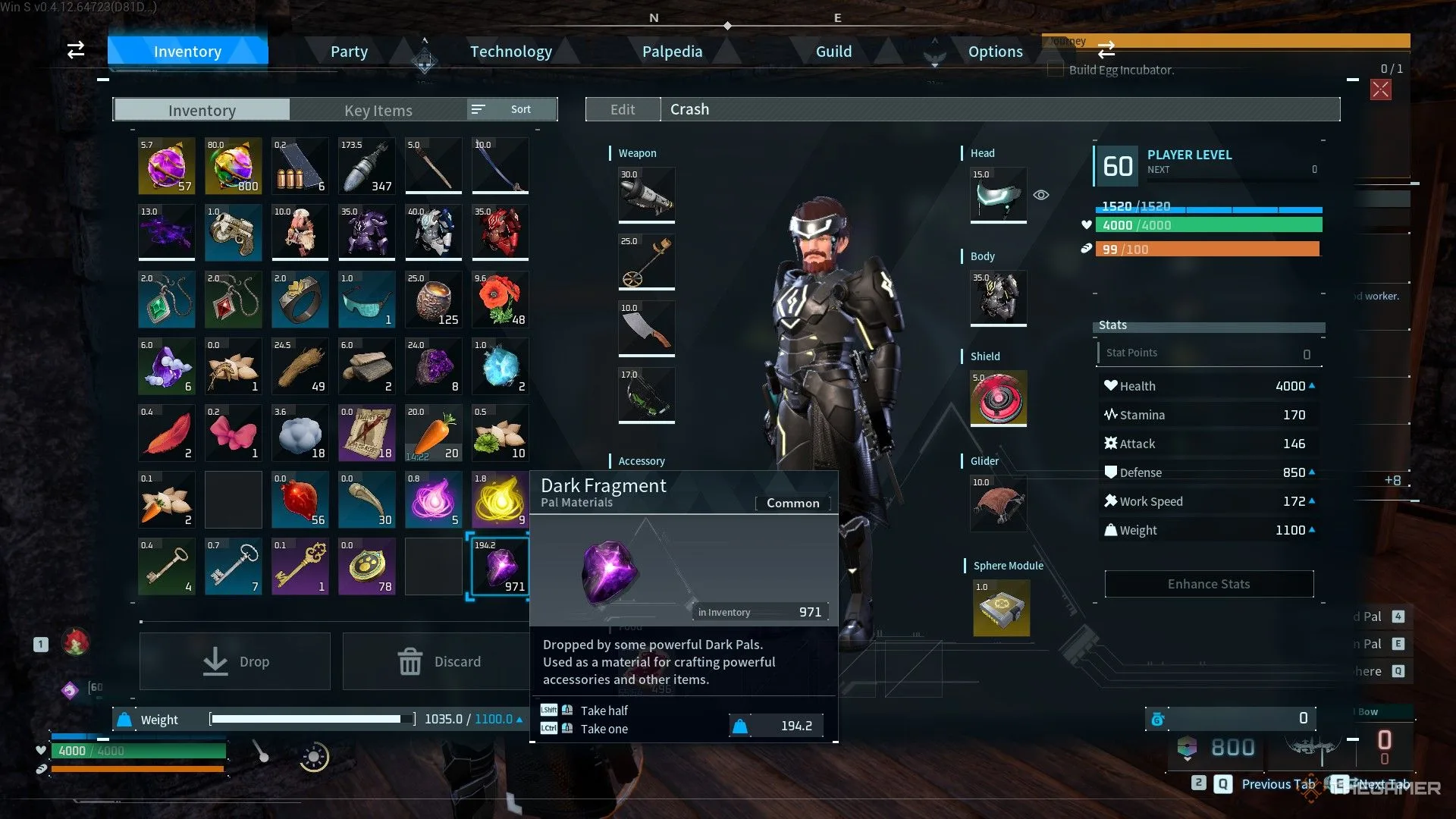Show the Key Items sub-tab
The height and width of the screenshot is (819, 1456).
[x=378, y=111]
